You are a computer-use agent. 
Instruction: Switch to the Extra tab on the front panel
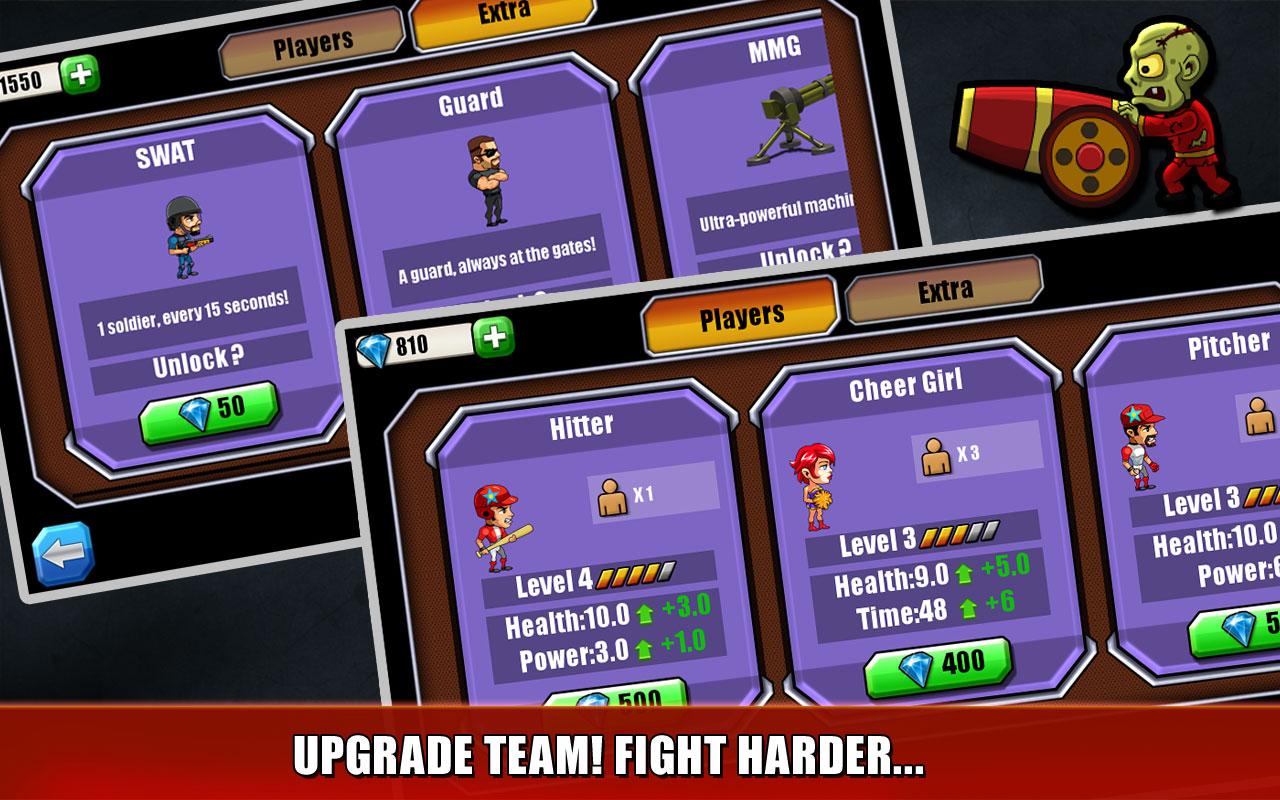click(x=945, y=290)
